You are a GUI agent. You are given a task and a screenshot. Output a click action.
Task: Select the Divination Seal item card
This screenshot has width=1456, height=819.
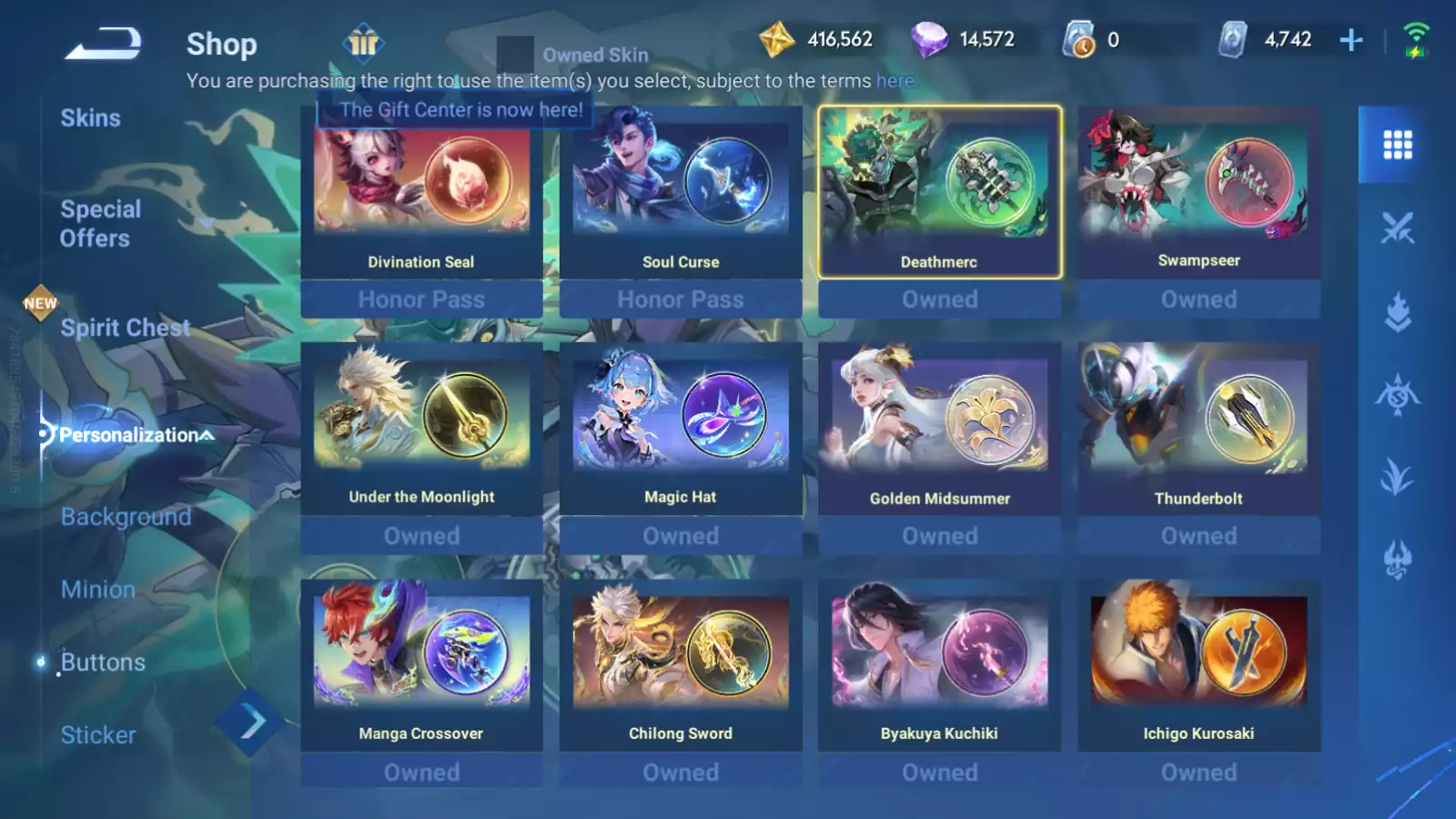pyautogui.click(x=421, y=193)
